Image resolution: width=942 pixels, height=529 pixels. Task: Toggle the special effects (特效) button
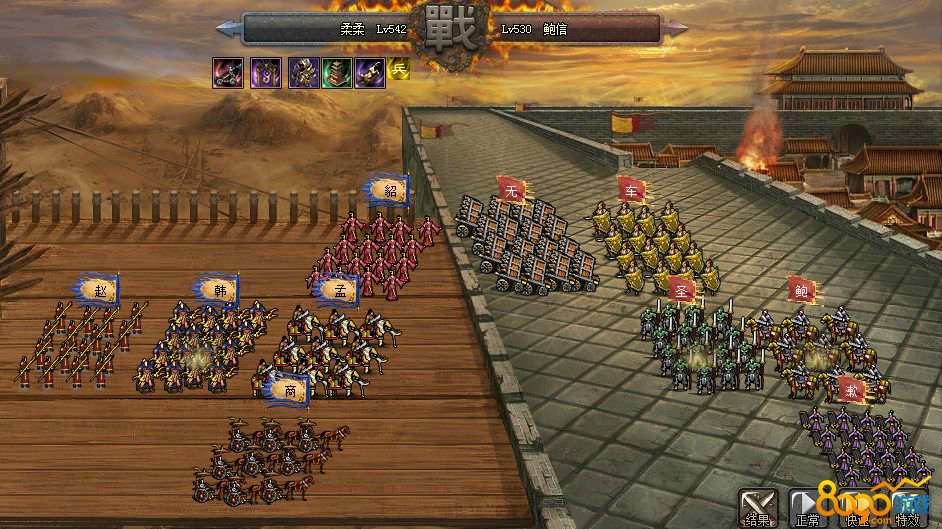907,506
